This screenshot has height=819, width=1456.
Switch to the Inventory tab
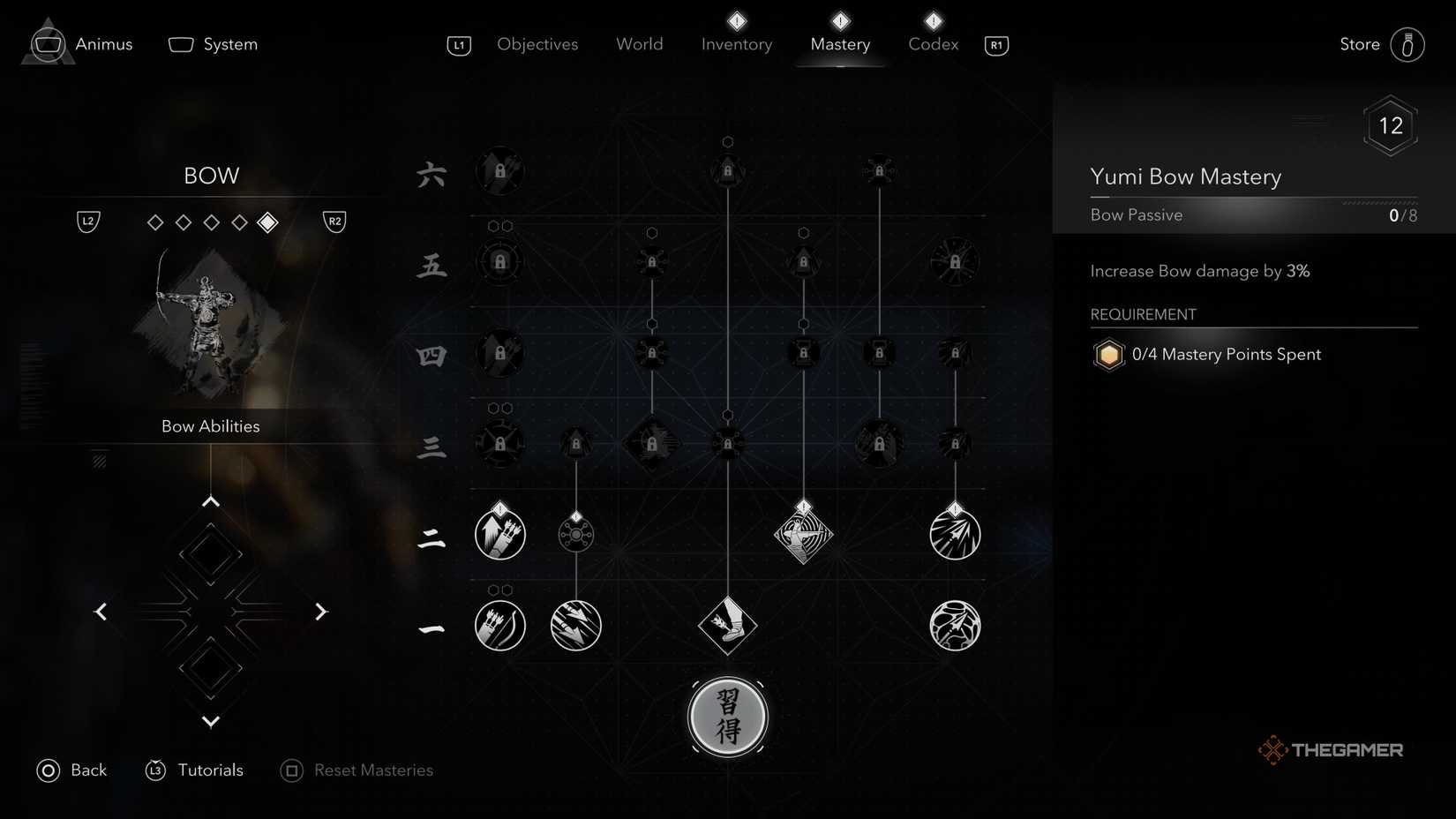tap(736, 44)
